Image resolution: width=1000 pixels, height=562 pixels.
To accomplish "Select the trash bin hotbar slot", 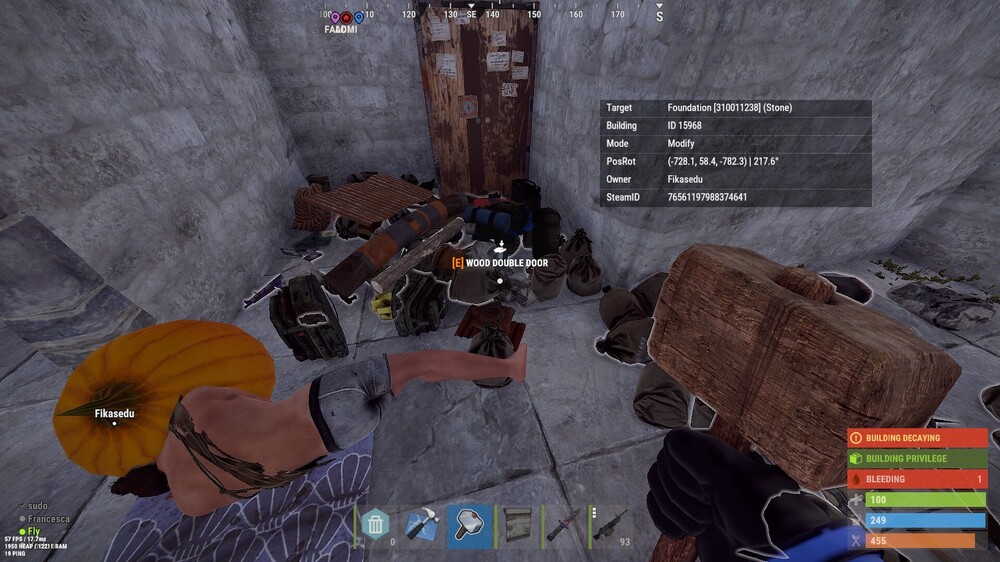I will pos(375,524).
